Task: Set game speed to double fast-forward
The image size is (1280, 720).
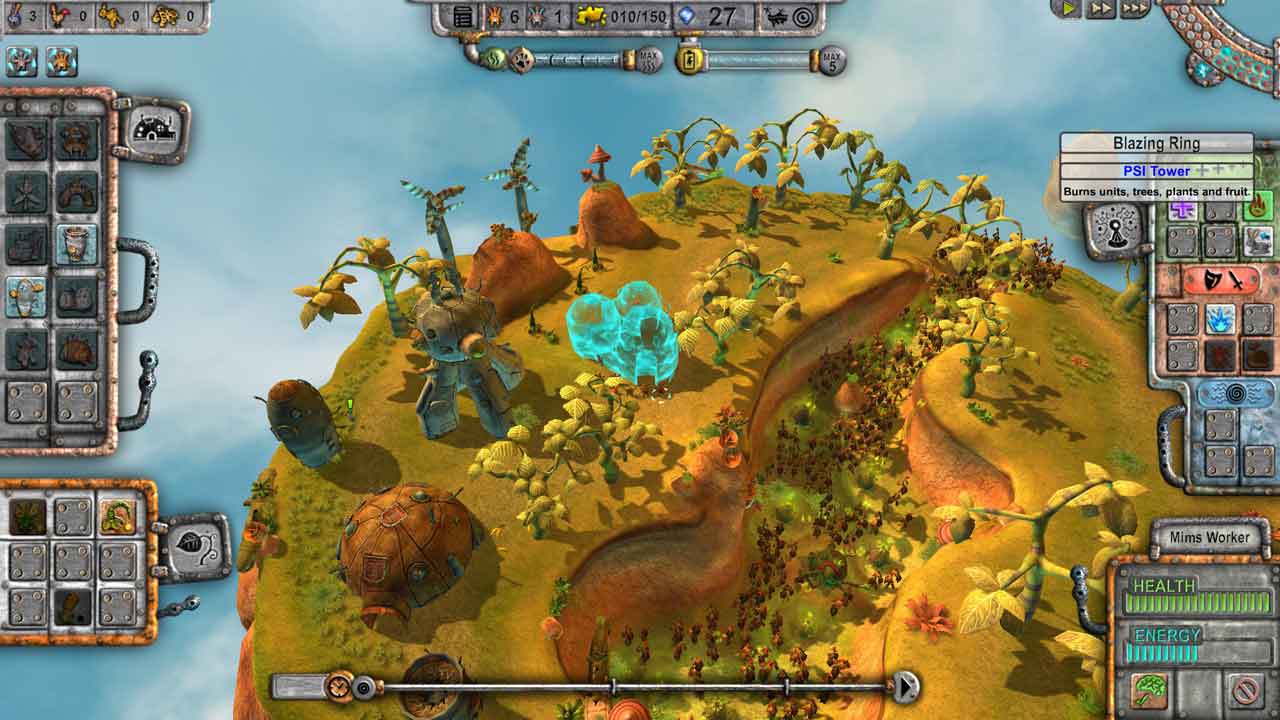Action: (x=1100, y=8)
